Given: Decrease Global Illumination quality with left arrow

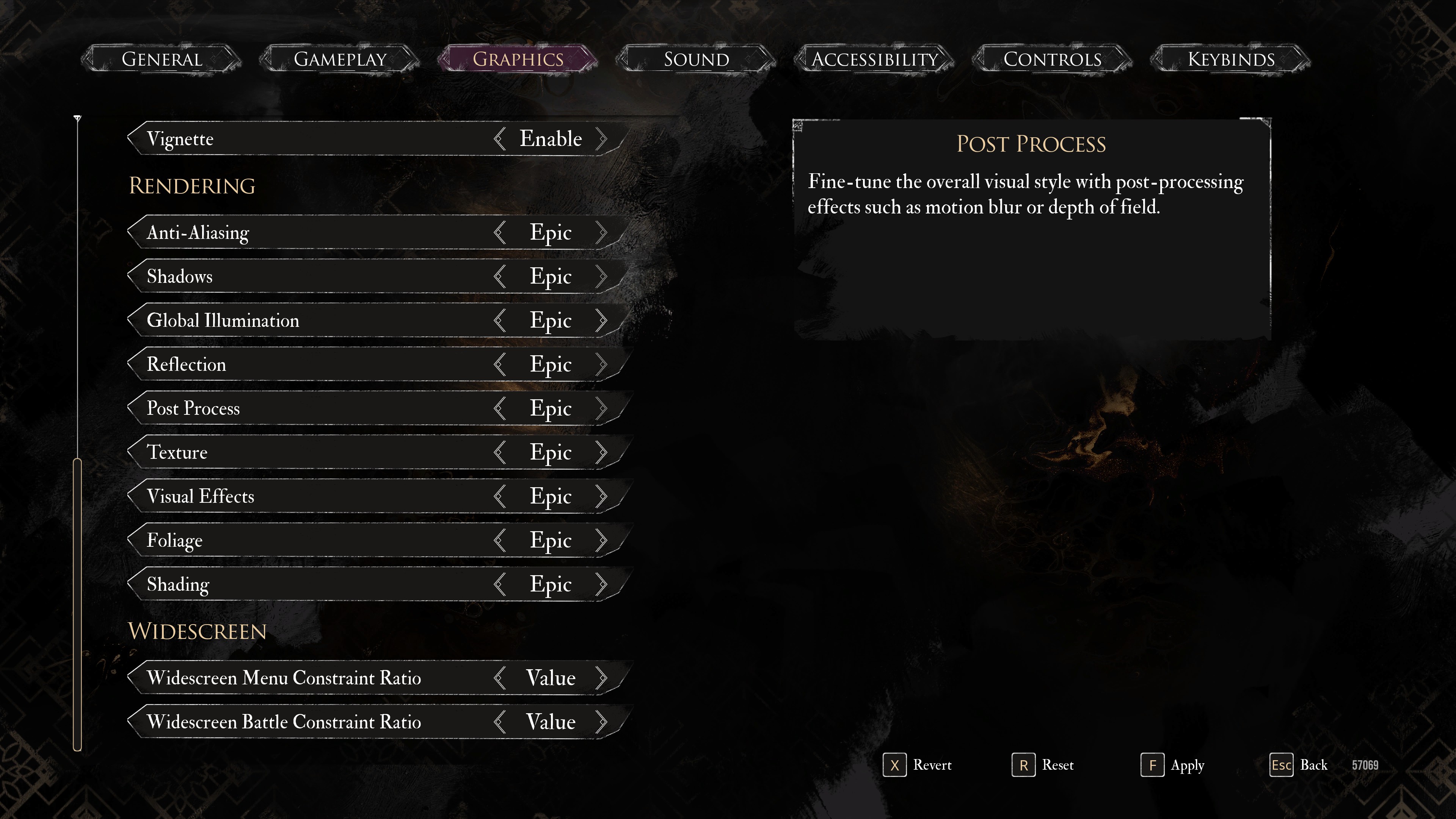Looking at the screenshot, I should (500, 320).
